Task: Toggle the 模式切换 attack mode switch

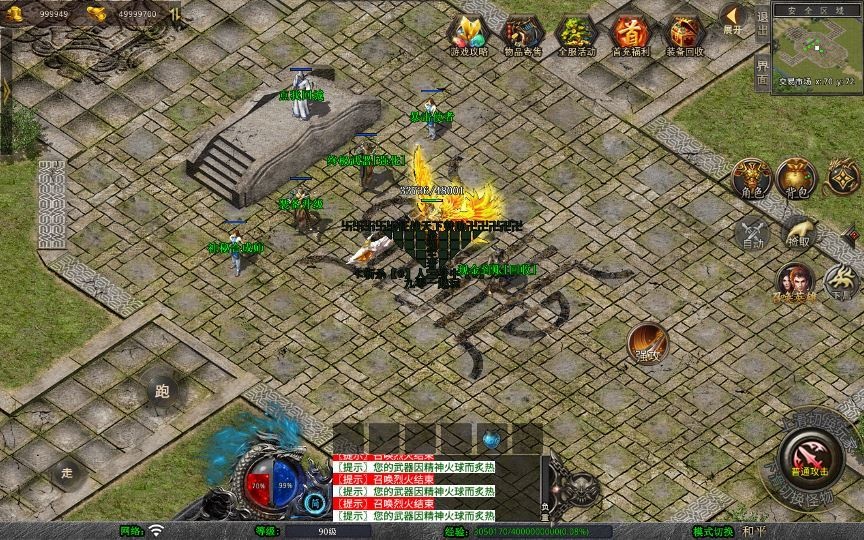Action: click(x=714, y=531)
